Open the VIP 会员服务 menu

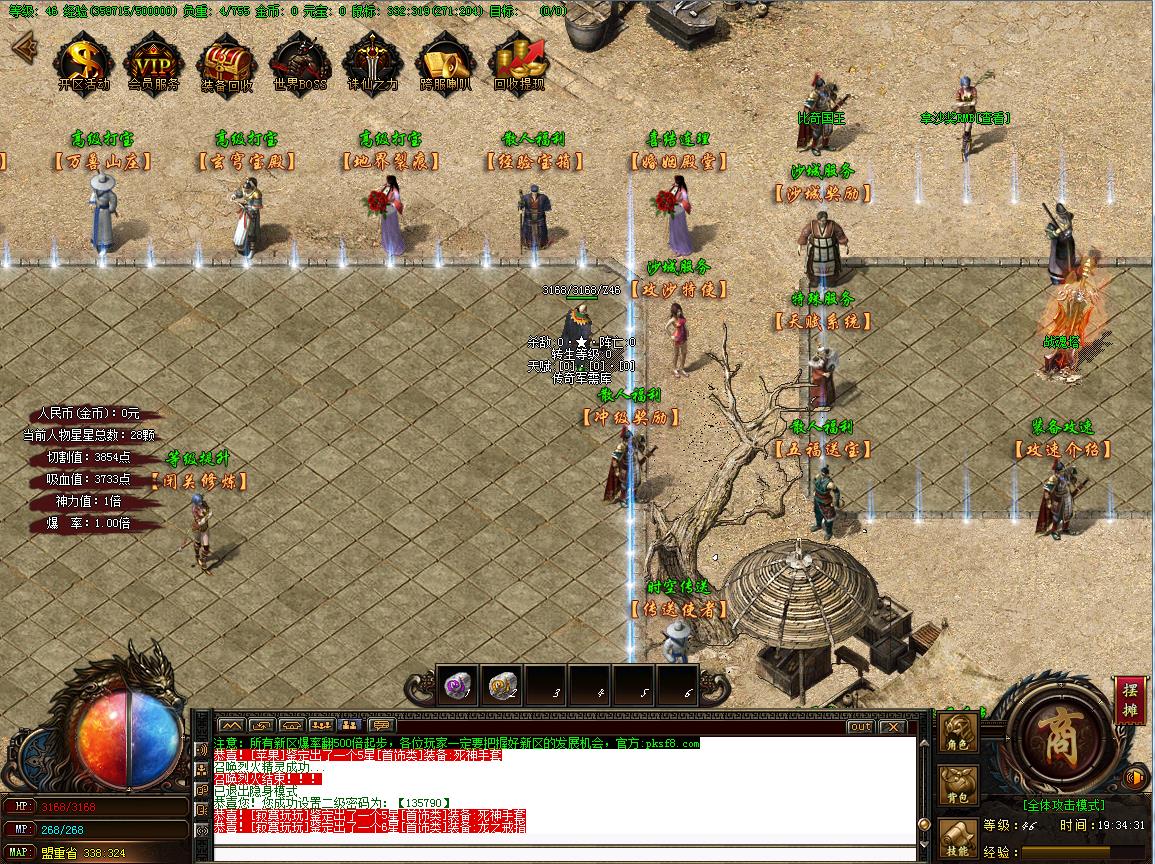tap(154, 62)
